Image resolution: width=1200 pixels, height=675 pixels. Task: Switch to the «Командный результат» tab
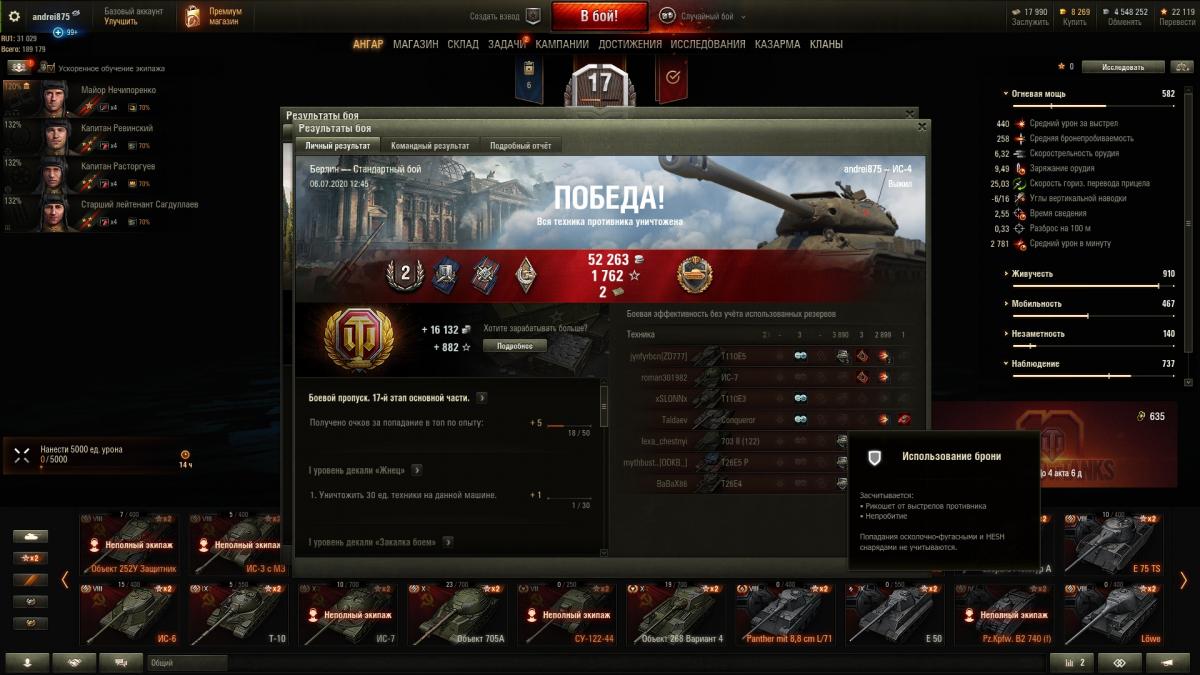click(x=430, y=146)
